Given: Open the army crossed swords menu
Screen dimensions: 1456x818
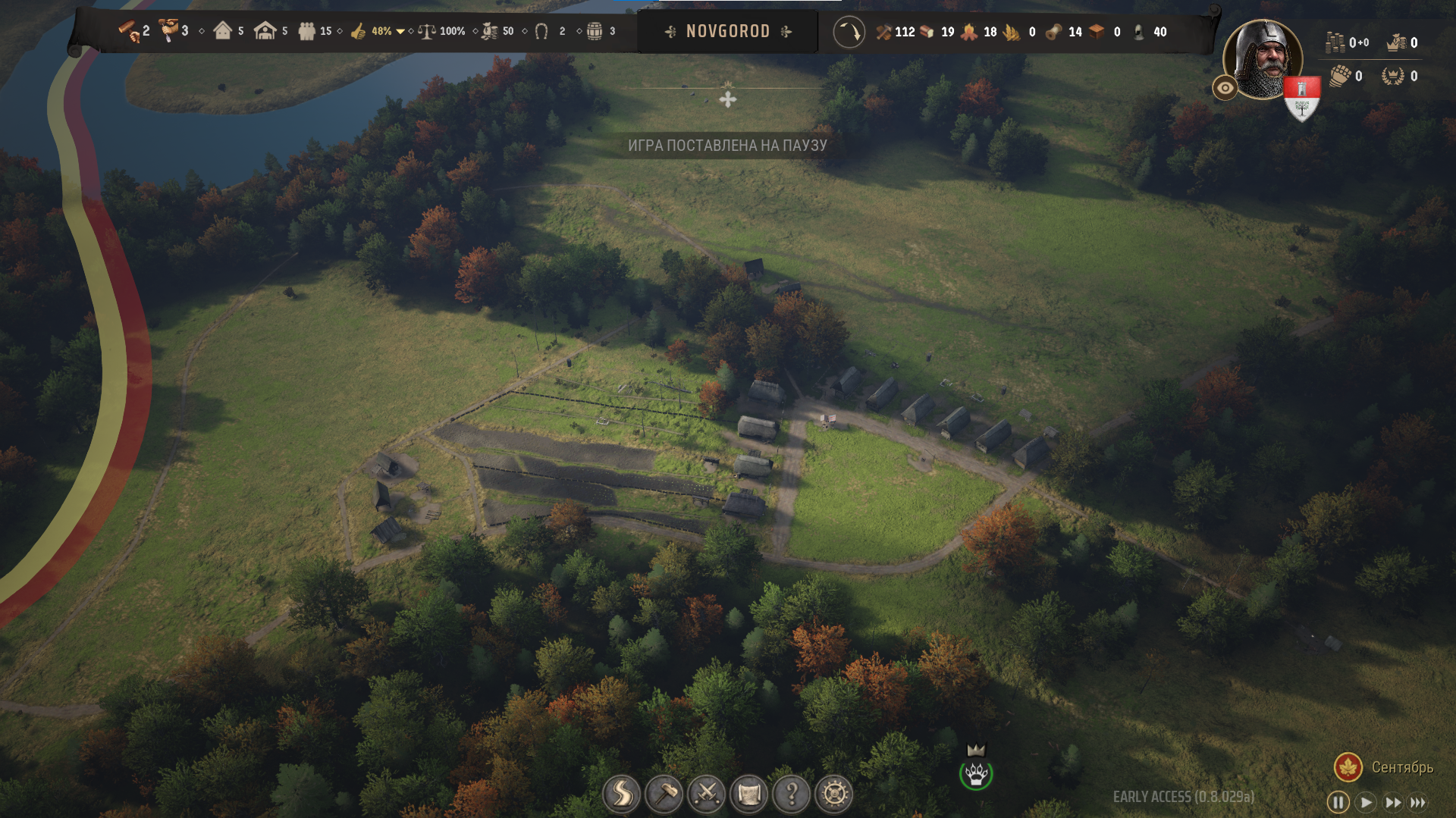Looking at the screenshot, I should pyautogui.click(x=706, y=794).
